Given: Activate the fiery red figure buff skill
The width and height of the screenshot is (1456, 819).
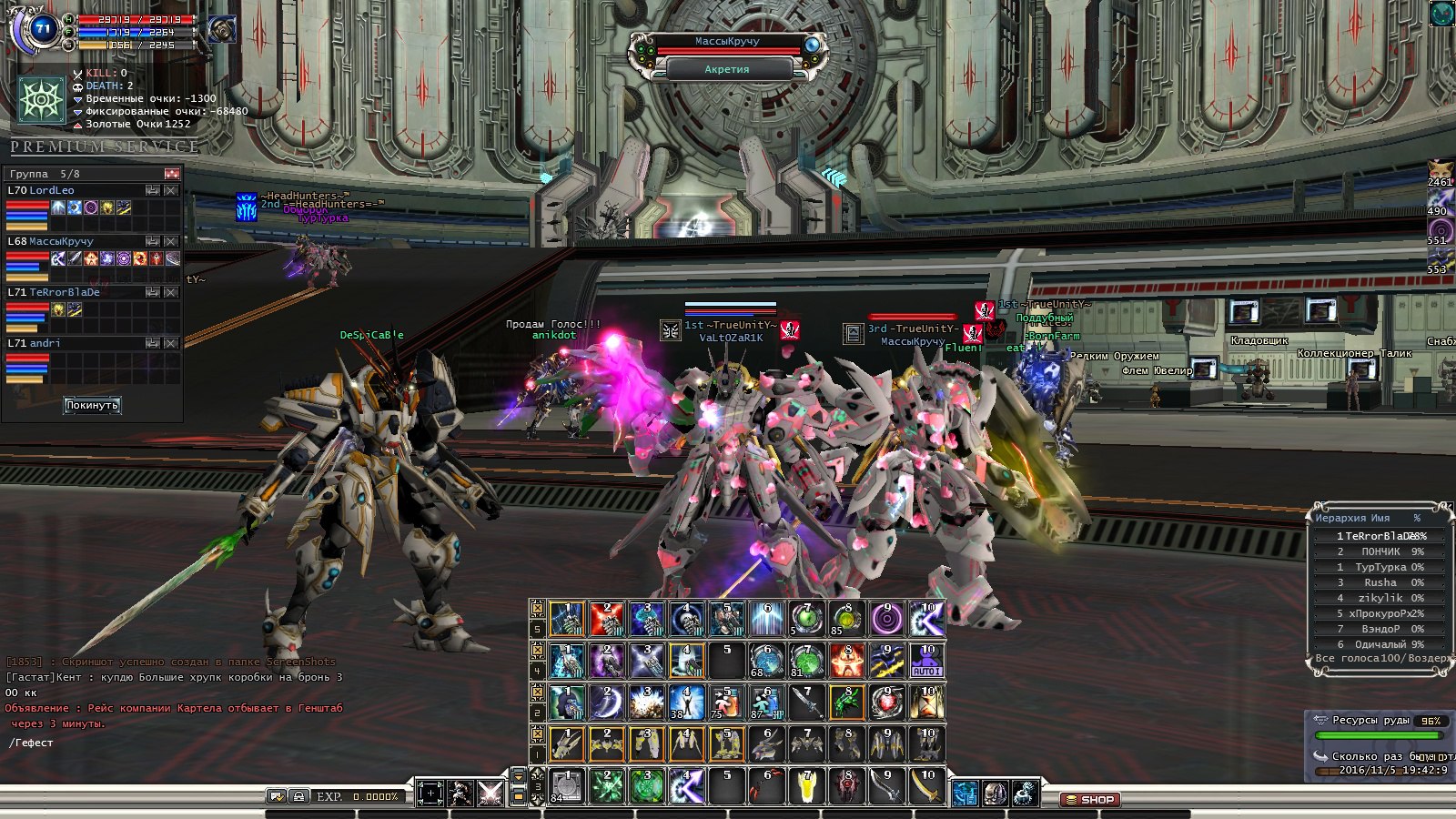Looking at the screenshot, I should coord(846,662).
